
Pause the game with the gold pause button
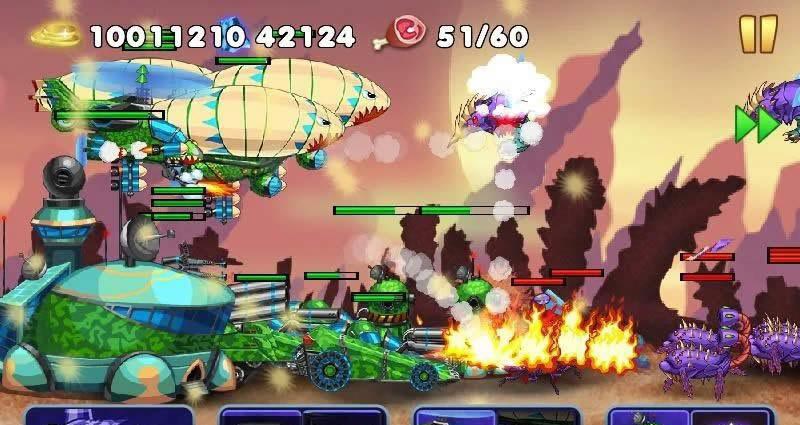point(758,33)
